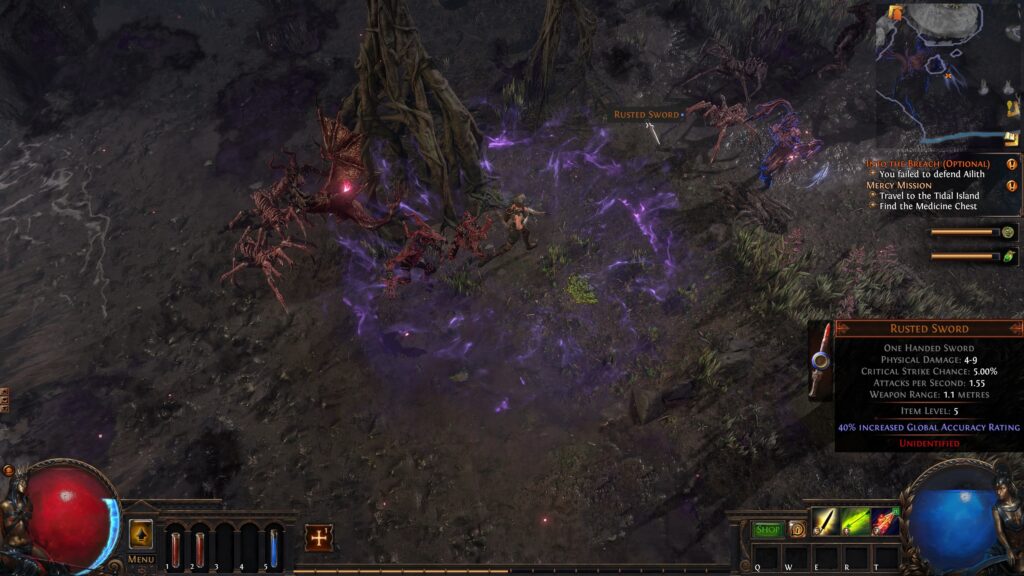This screenshot has width=1024, height=576.
Task: Select the Mercy Mission quest entry
Action: (899, 185)
